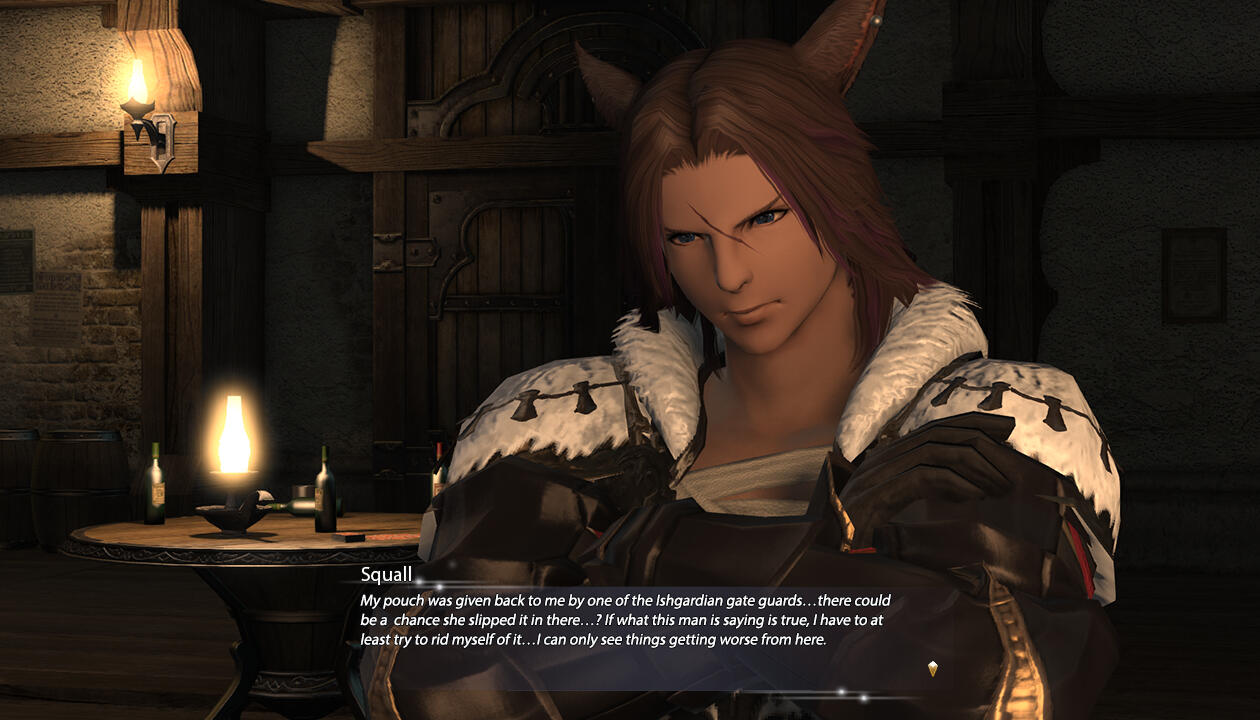Click Squall's dialogue text box to continue

click(x=625, y=620)
